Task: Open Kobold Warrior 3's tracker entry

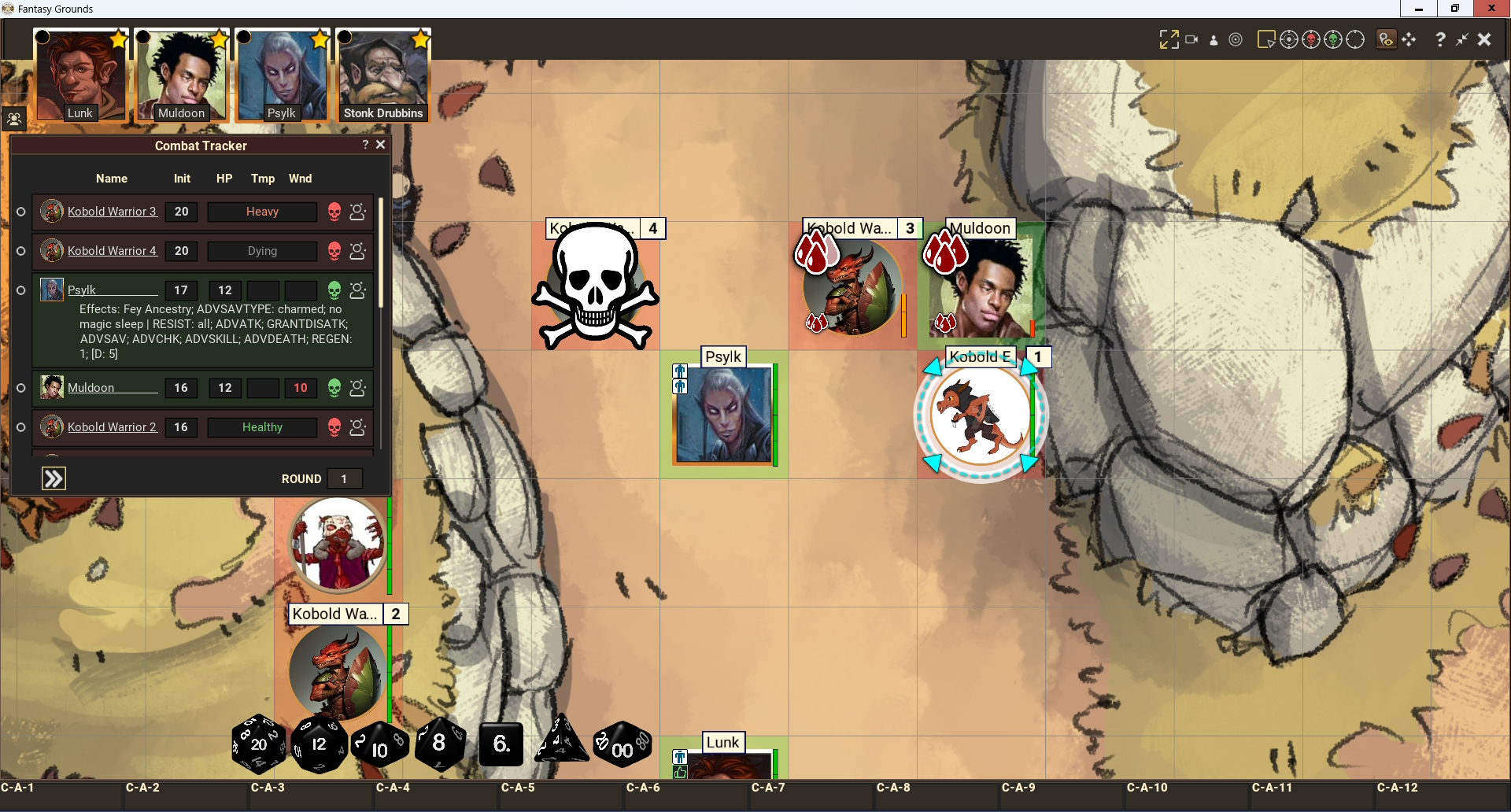Action: [112, 212]
